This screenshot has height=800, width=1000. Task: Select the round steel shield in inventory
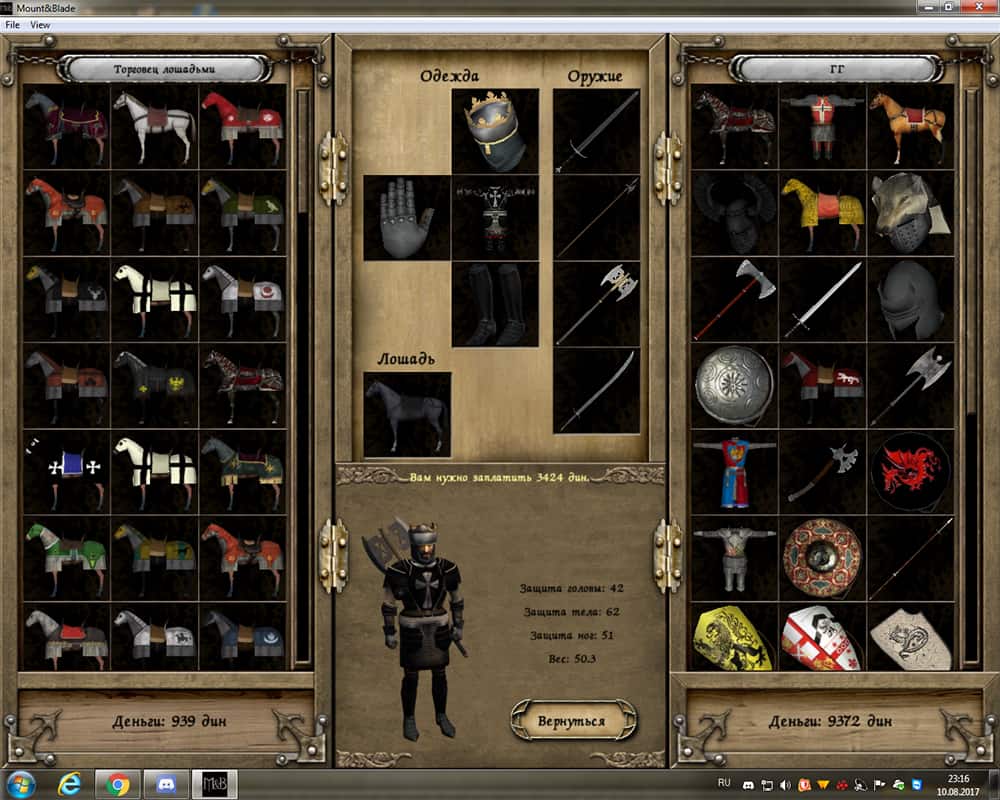pyautogui.click(x=733, y=385)
